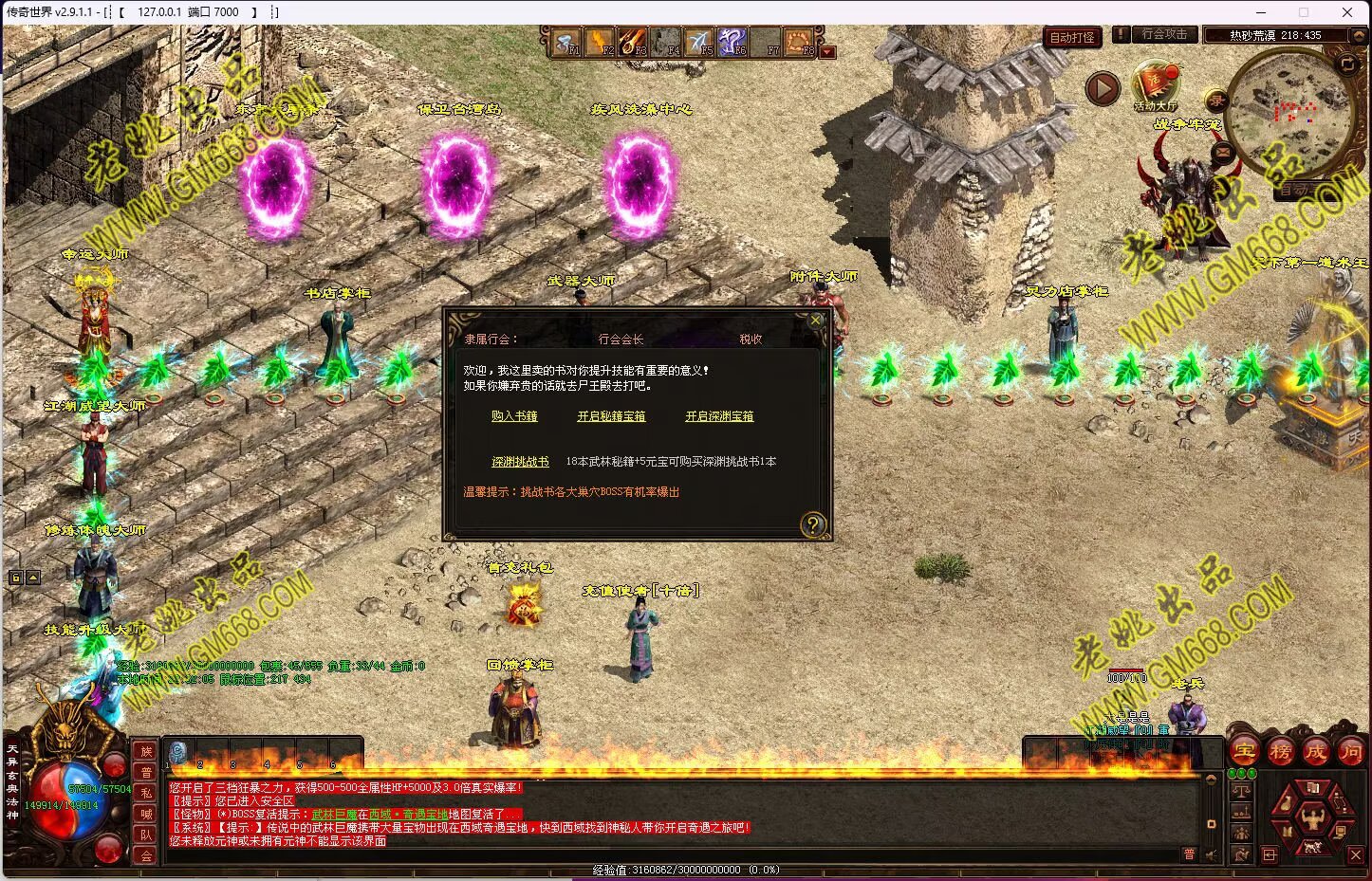Show the 榜 rankings button
The height and width of the screenshot is (881, 1372).
pyautogui.click(x=1280, y=752)
